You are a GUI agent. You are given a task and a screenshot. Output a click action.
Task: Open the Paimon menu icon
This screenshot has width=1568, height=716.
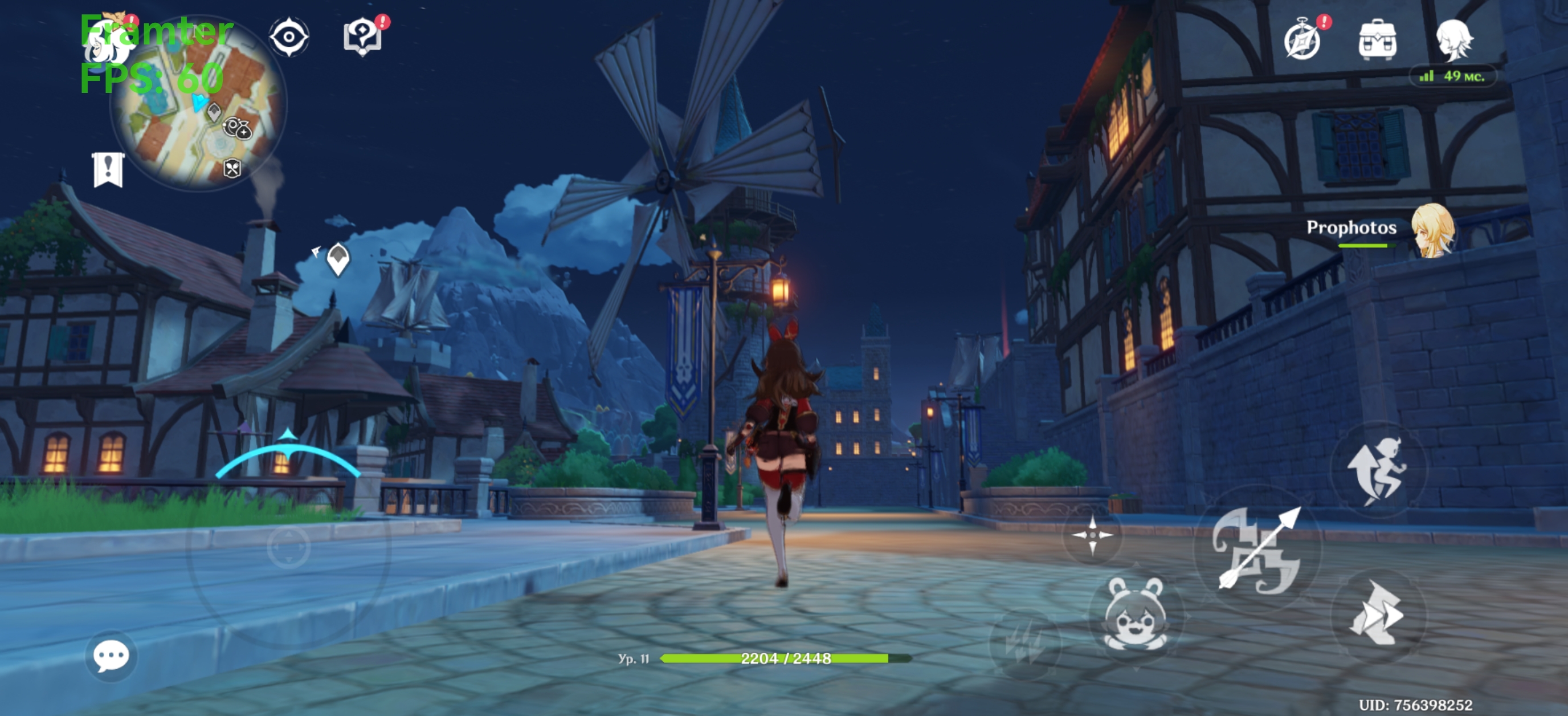[x=109, y=39]
